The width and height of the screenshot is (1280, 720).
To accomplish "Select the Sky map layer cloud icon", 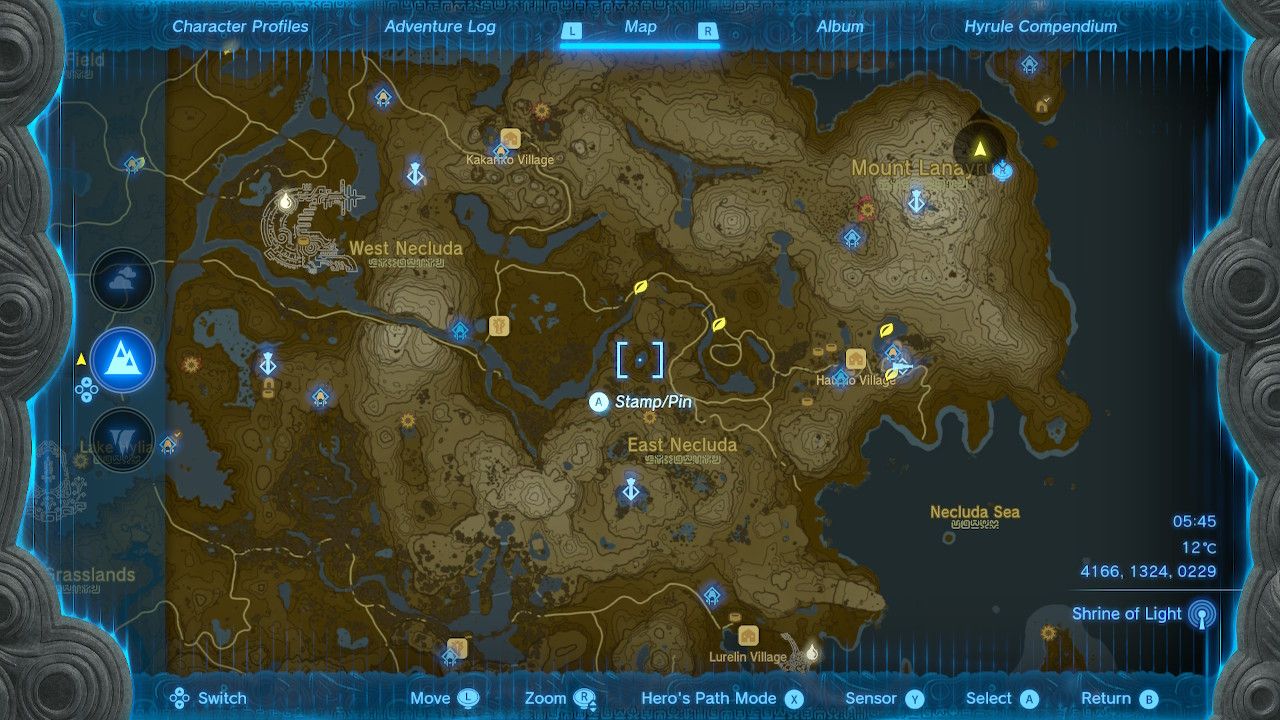I will [x=122, y=280].
